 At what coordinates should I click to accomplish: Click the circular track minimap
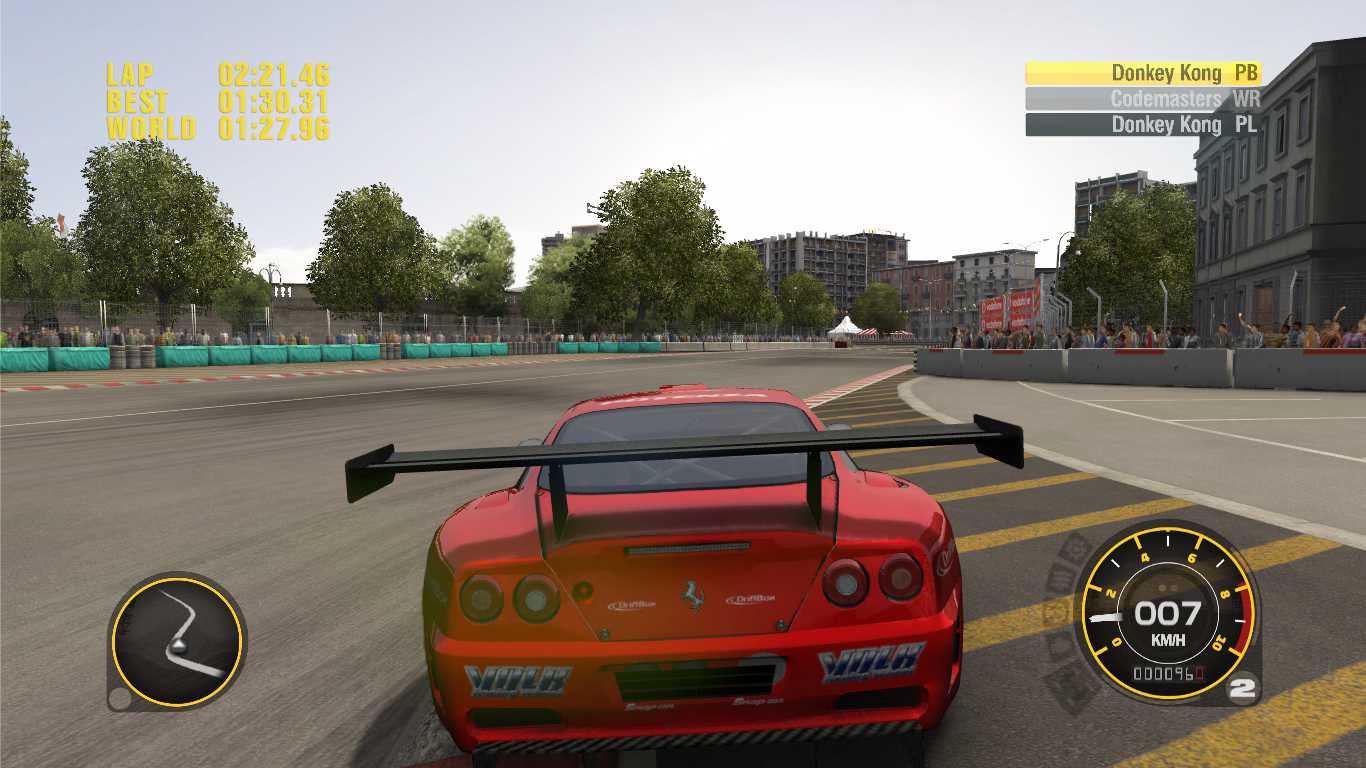click(177, 641)
